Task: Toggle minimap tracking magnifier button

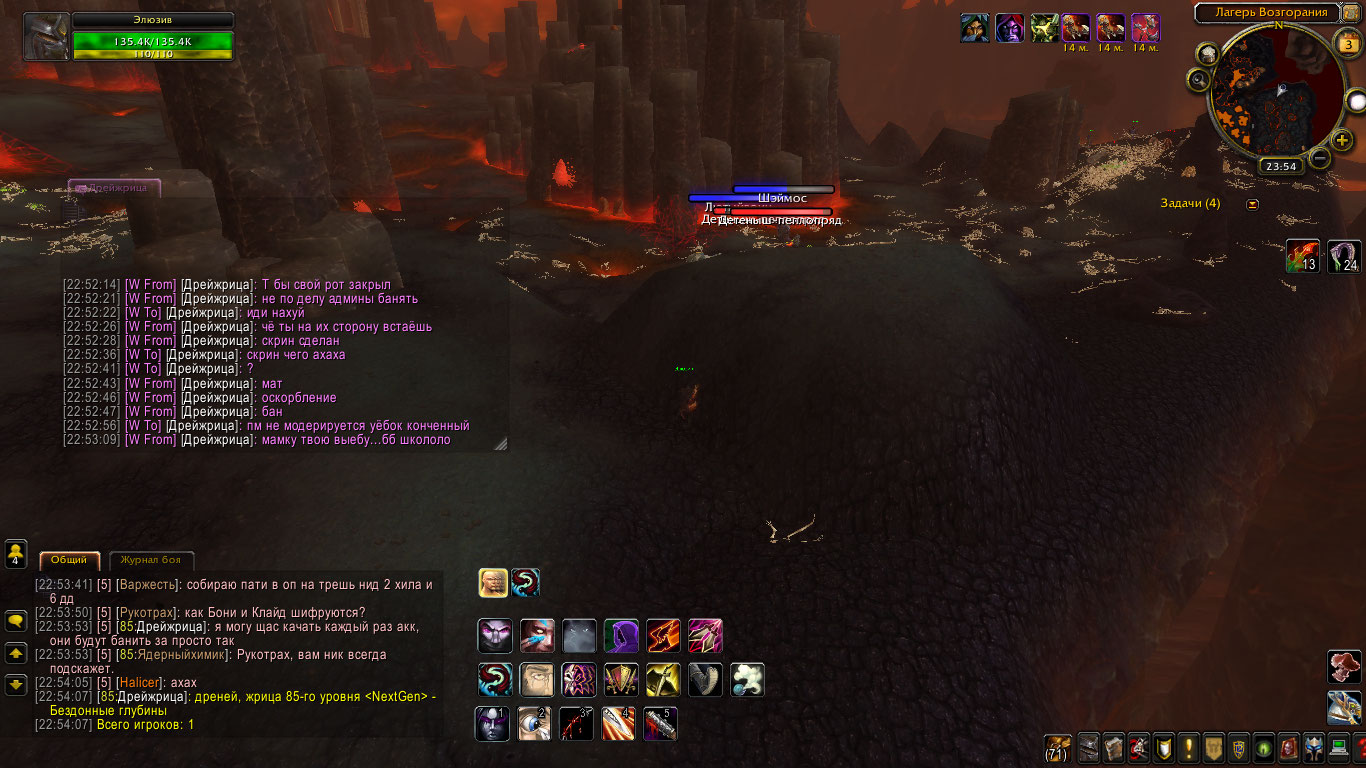Action: click(x=1200, y=78)
